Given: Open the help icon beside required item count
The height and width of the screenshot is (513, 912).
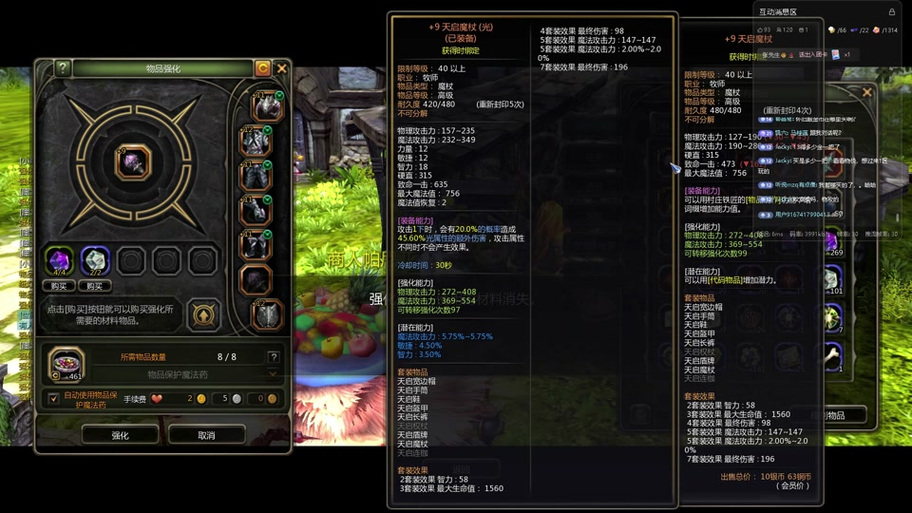Looking at the screenshot, I should click(273, 356).
